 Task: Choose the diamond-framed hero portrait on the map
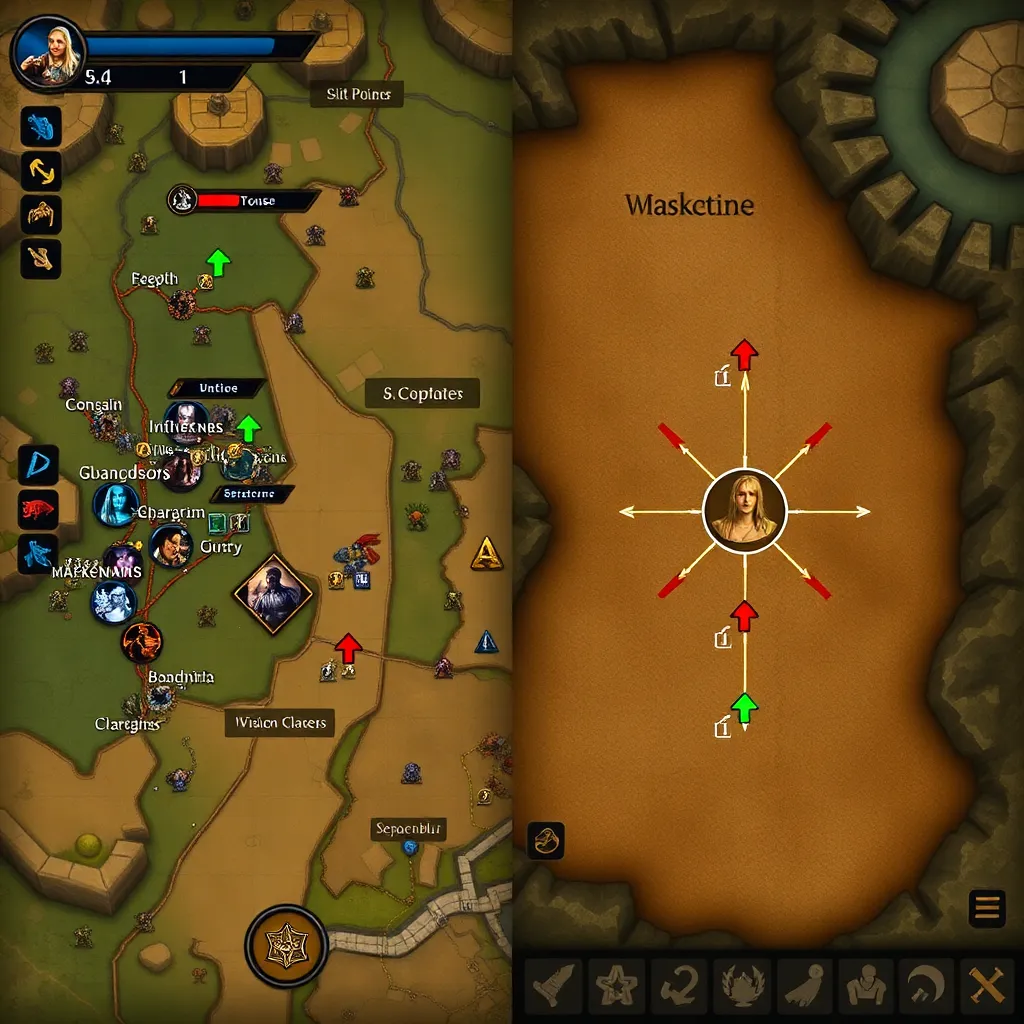click(273, 594)
